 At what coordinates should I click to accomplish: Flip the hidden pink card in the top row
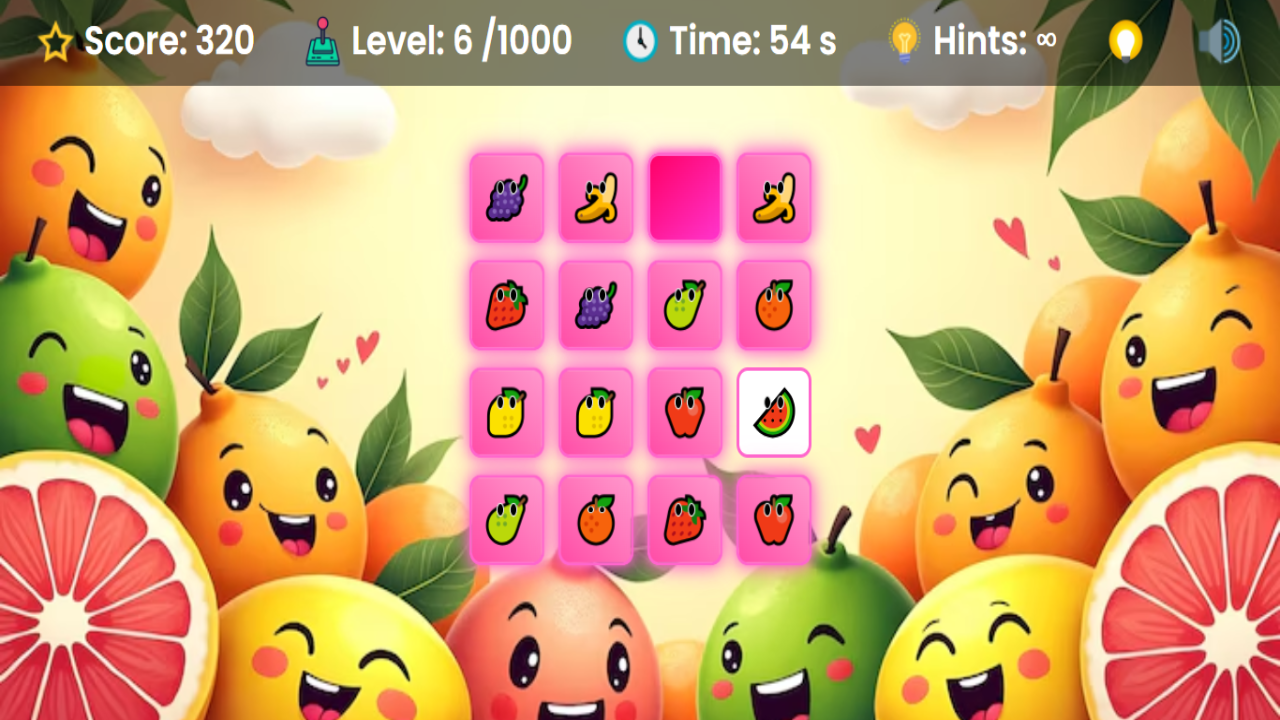click(x=685, y=195)
